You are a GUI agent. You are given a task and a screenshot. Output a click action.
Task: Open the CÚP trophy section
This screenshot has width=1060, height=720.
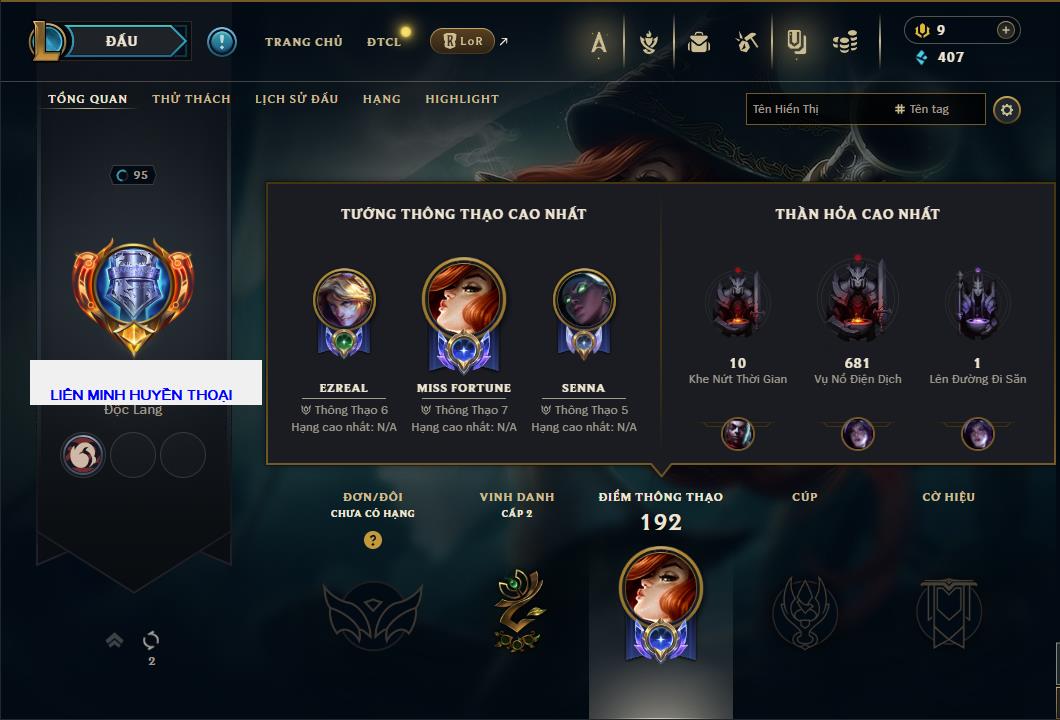pyautogui.click(x=804, y=608)
